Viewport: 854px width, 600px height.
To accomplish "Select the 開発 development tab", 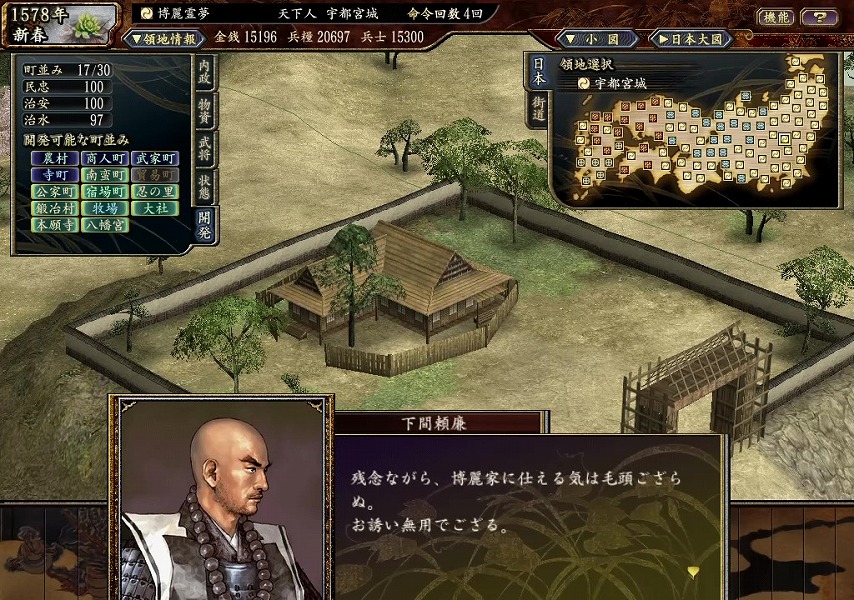I will point(204,222).
